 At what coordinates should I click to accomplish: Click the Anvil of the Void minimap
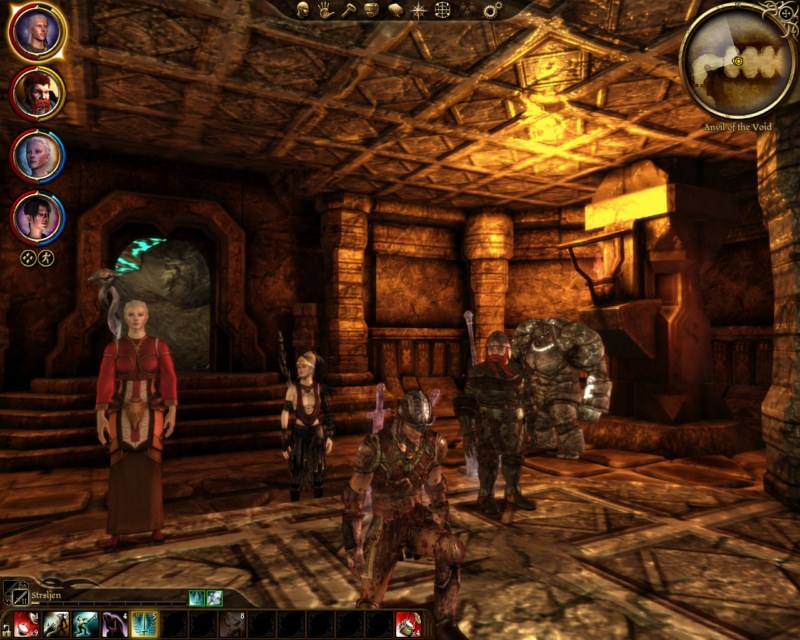pos(737,60)
